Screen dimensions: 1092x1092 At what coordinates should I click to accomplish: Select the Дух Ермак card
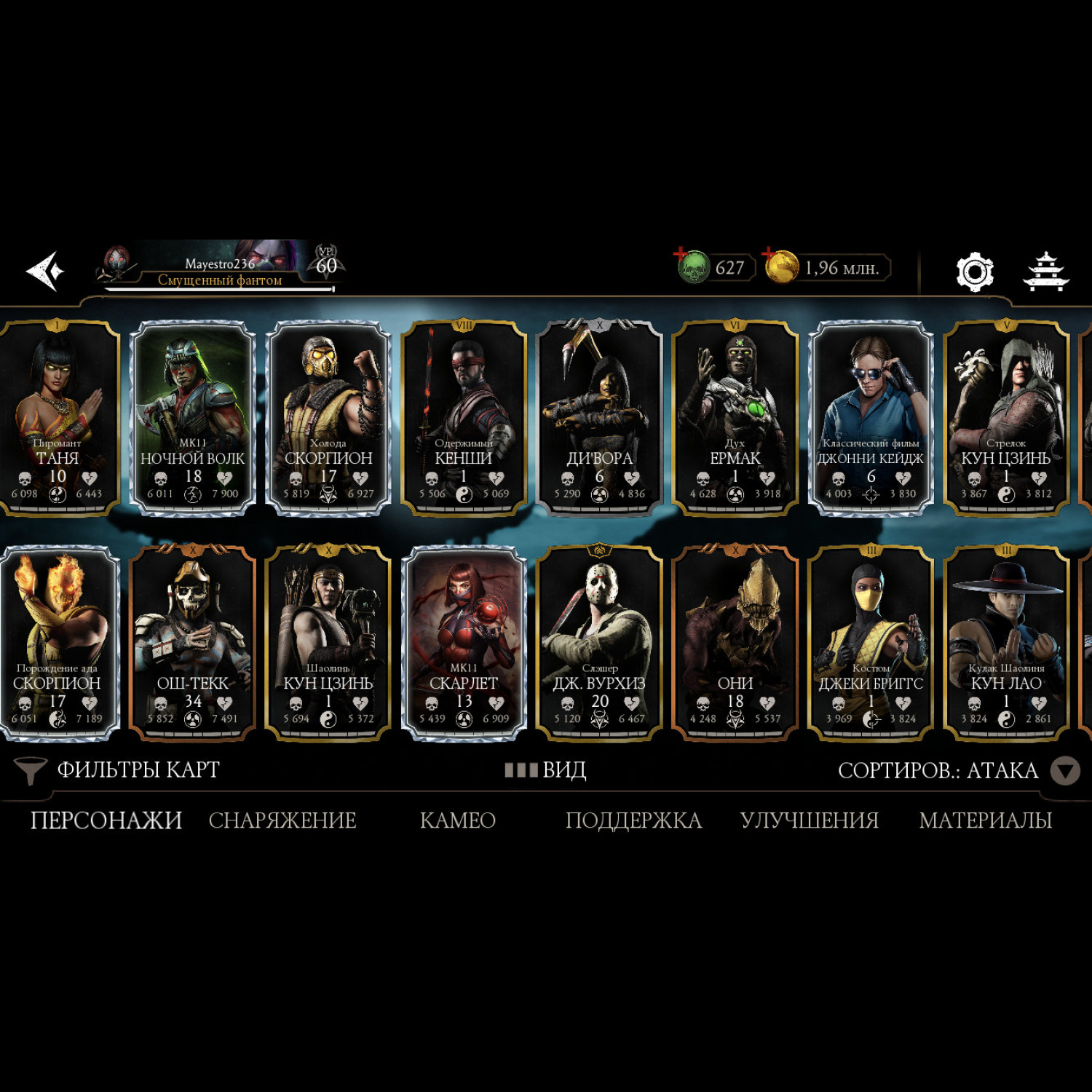[735, 419]
